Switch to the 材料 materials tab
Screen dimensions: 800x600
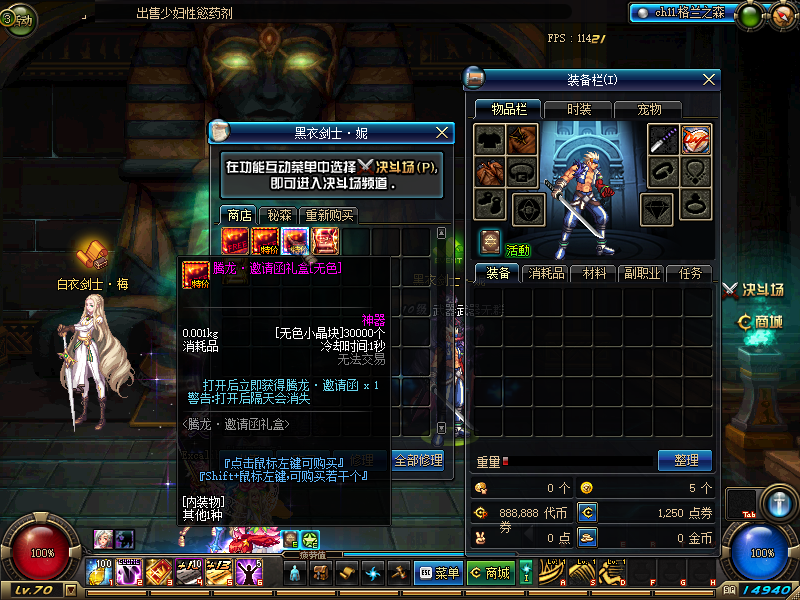tap(593, 273)
